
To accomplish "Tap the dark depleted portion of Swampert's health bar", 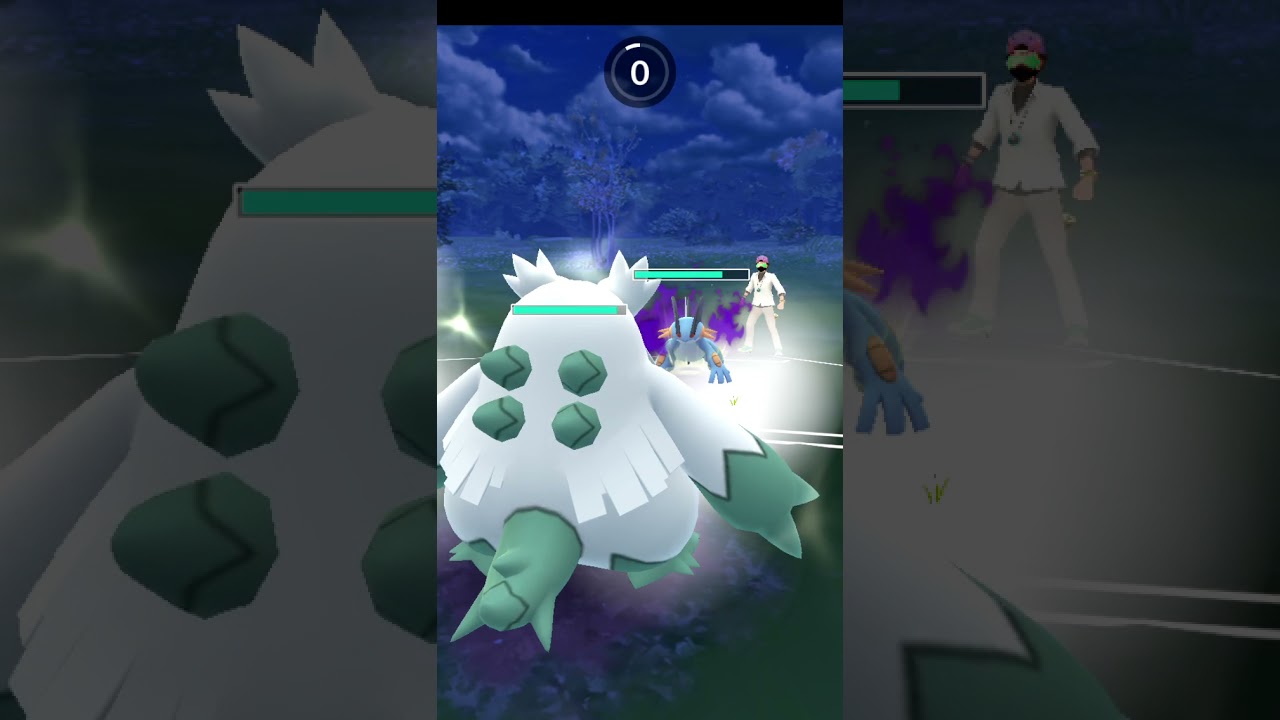I will (737, 272).
